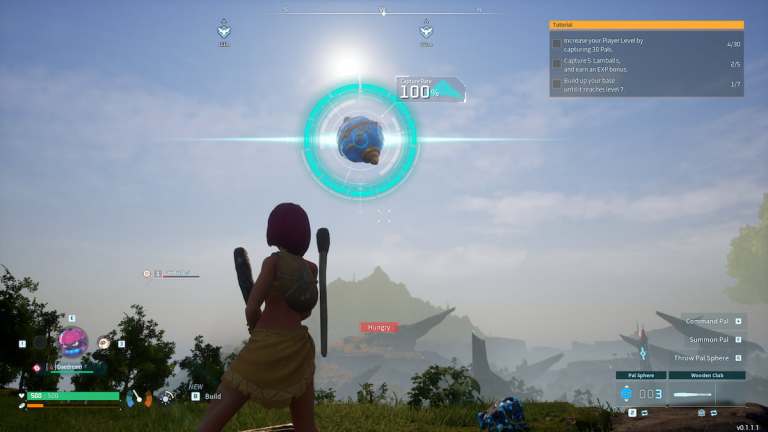Tick the Build up your base objective checkbox
This screenshot has width=768, height=432.
pyautogui.click(x=557, y=83)
